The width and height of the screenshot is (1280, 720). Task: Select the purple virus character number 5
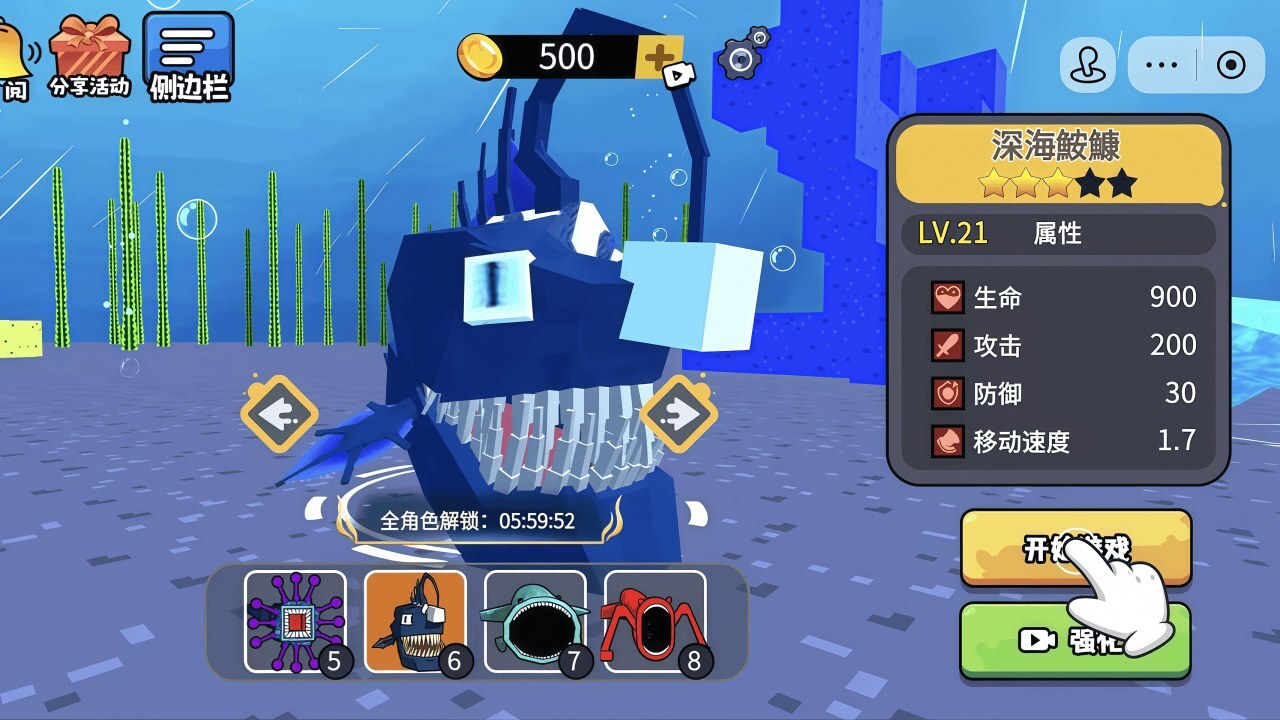295,621
